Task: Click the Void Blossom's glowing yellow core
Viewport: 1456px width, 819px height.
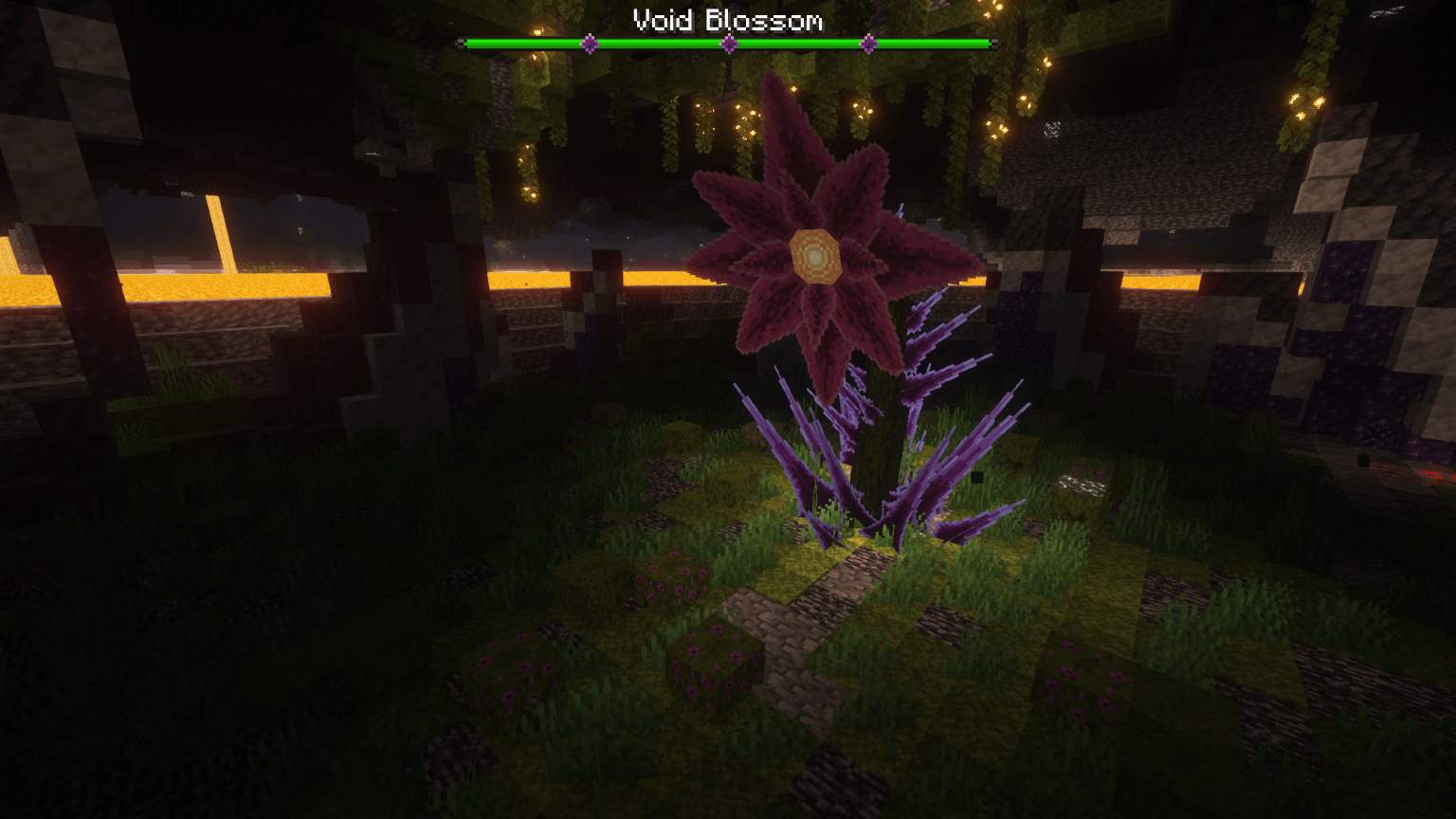Action: pyautogui.click(x=815, y=256)
